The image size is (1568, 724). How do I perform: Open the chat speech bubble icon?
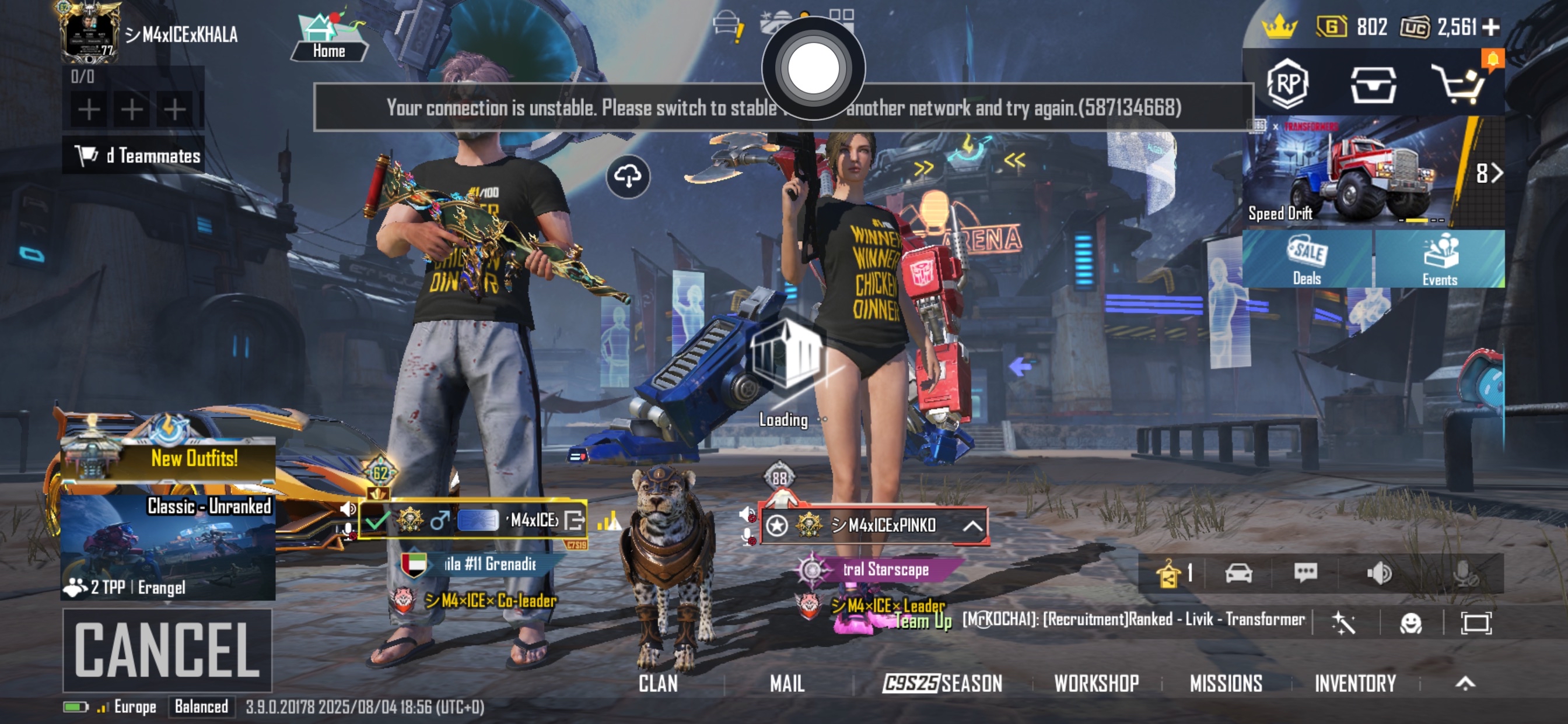pos(1305,572)
